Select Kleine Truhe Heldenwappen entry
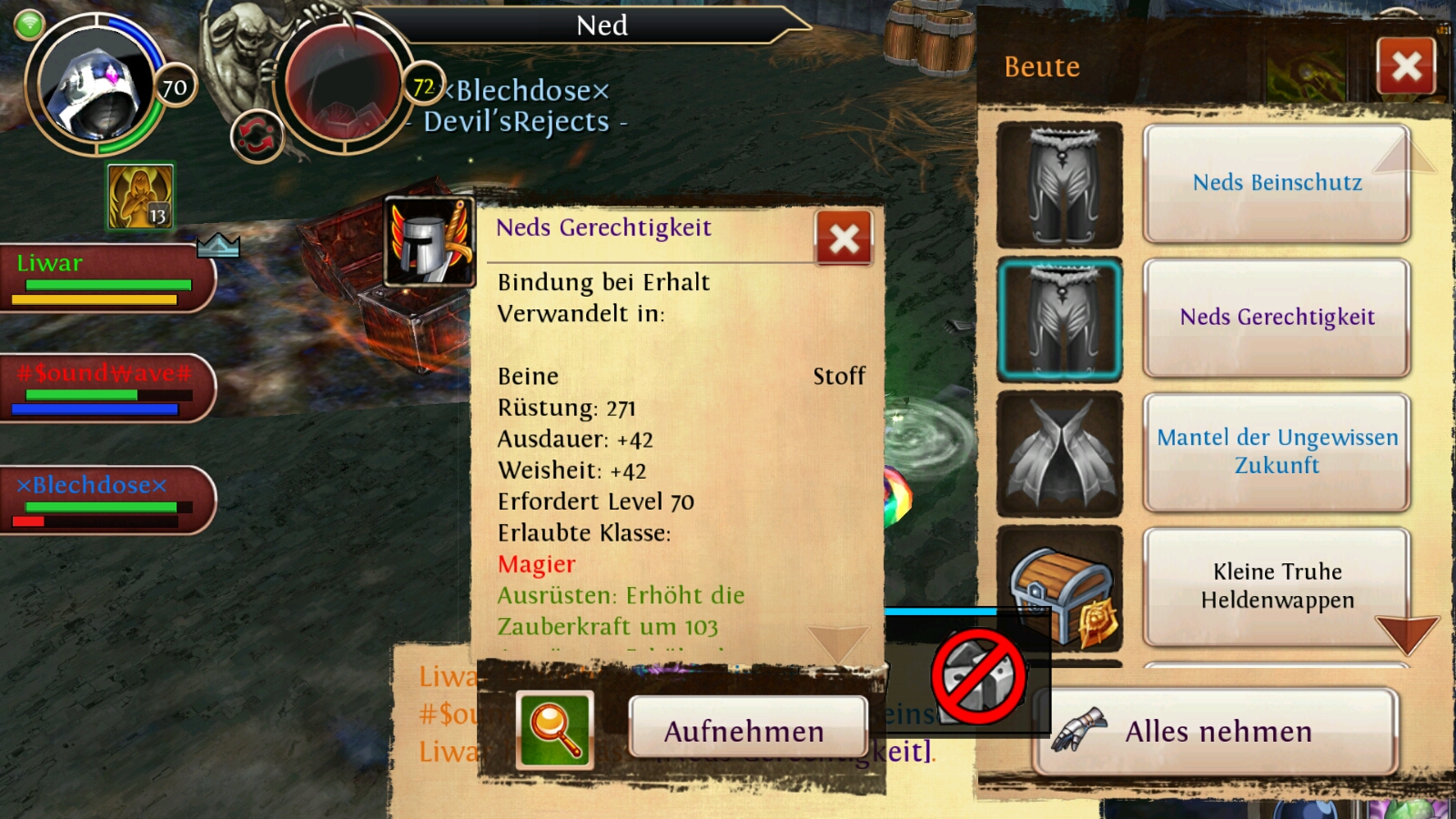 (x=1277, y=586)
